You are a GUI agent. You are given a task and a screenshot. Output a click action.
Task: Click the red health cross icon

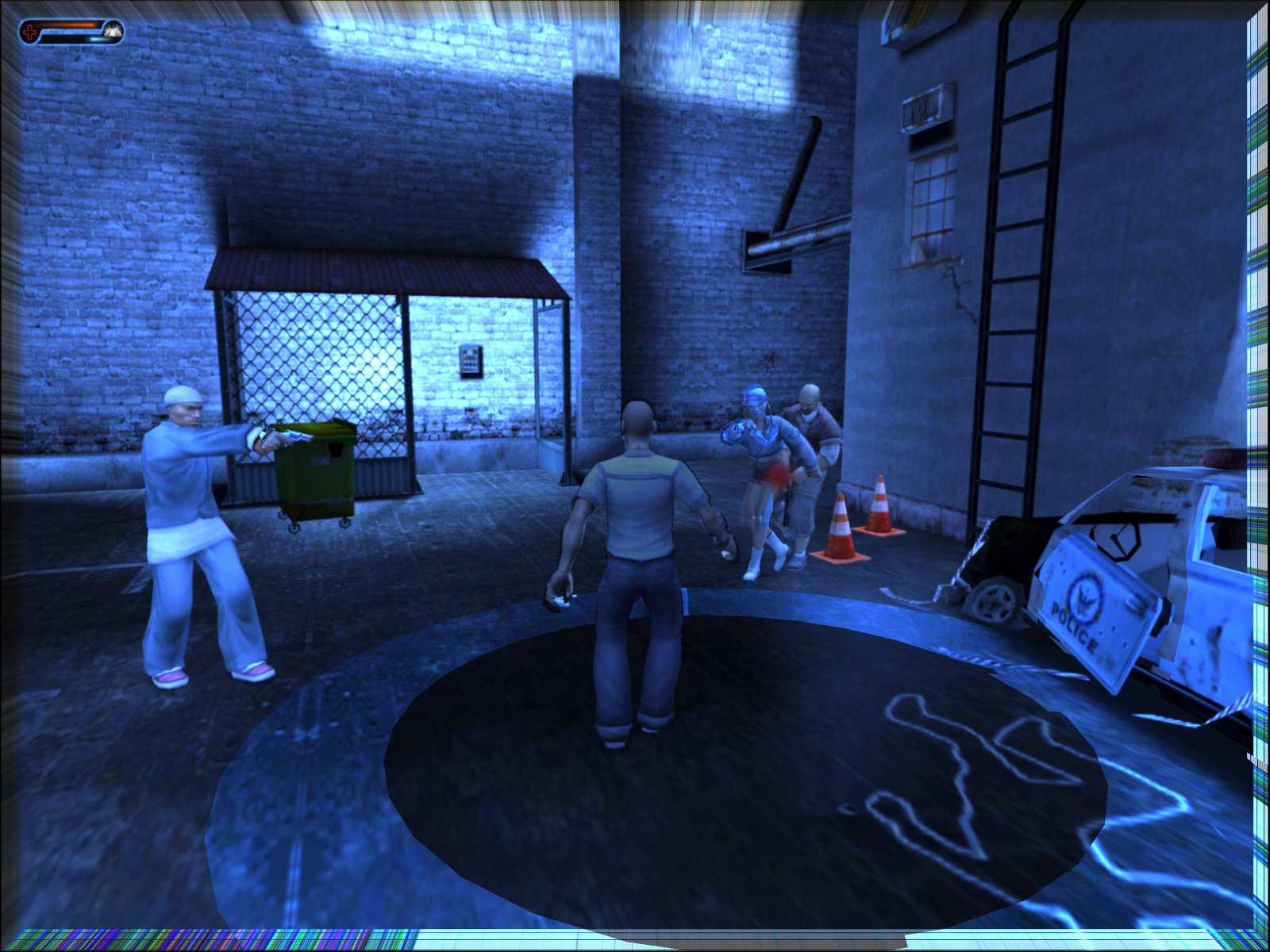[x=30, y=31]
